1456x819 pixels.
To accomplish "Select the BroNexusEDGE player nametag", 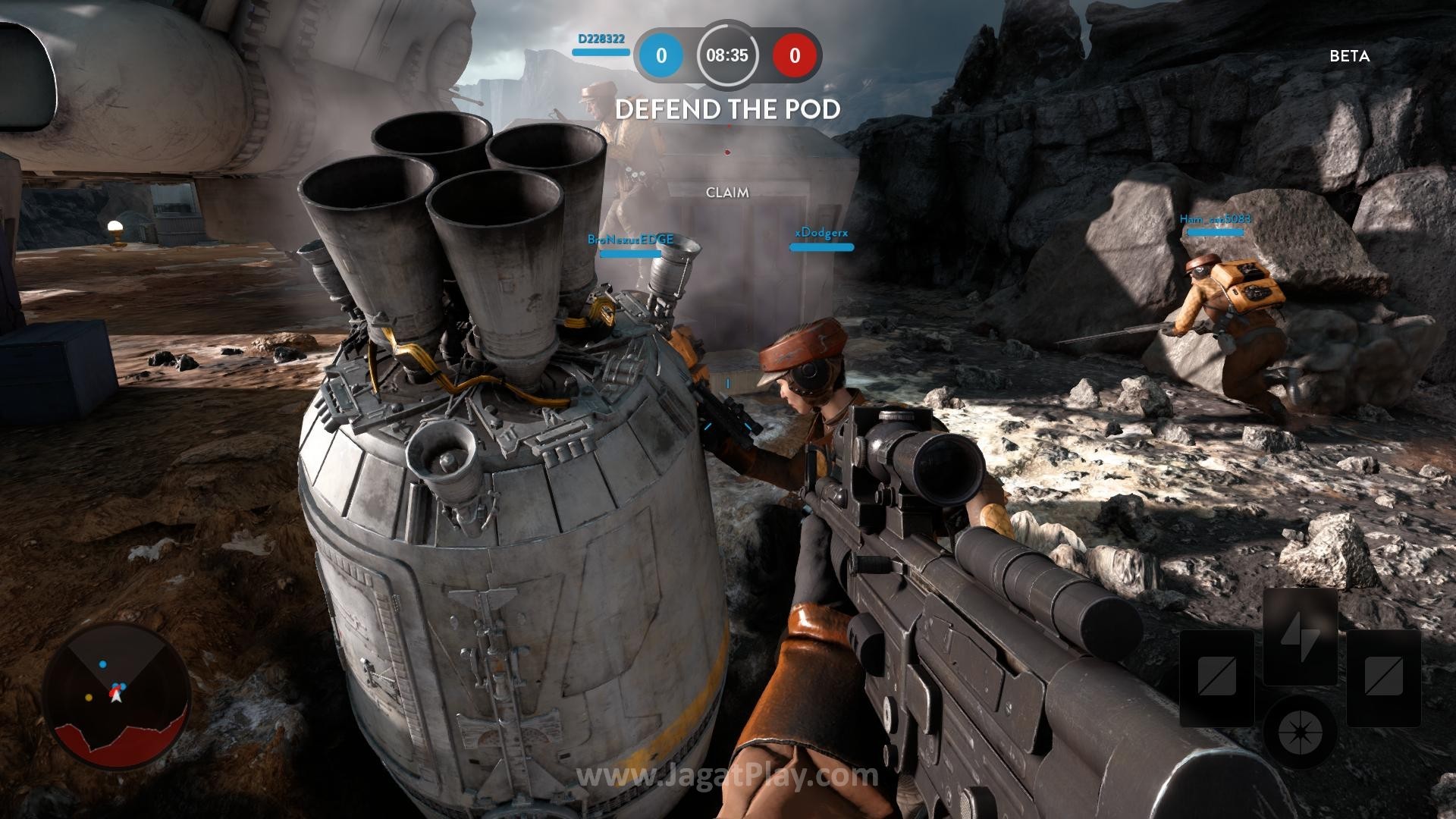I will coord(630,240).
